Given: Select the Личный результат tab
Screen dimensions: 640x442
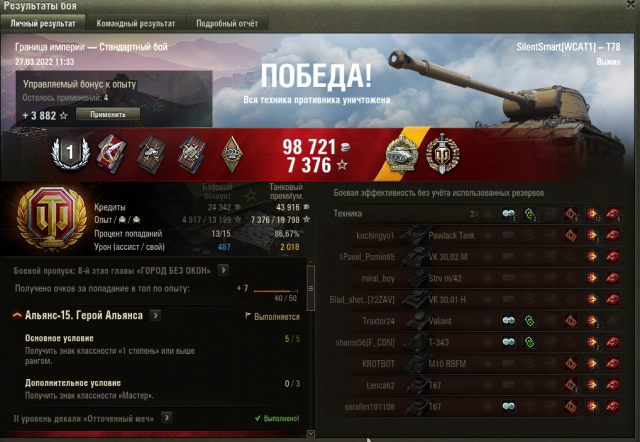Looking at the screenshot, I should pos(43,22).
